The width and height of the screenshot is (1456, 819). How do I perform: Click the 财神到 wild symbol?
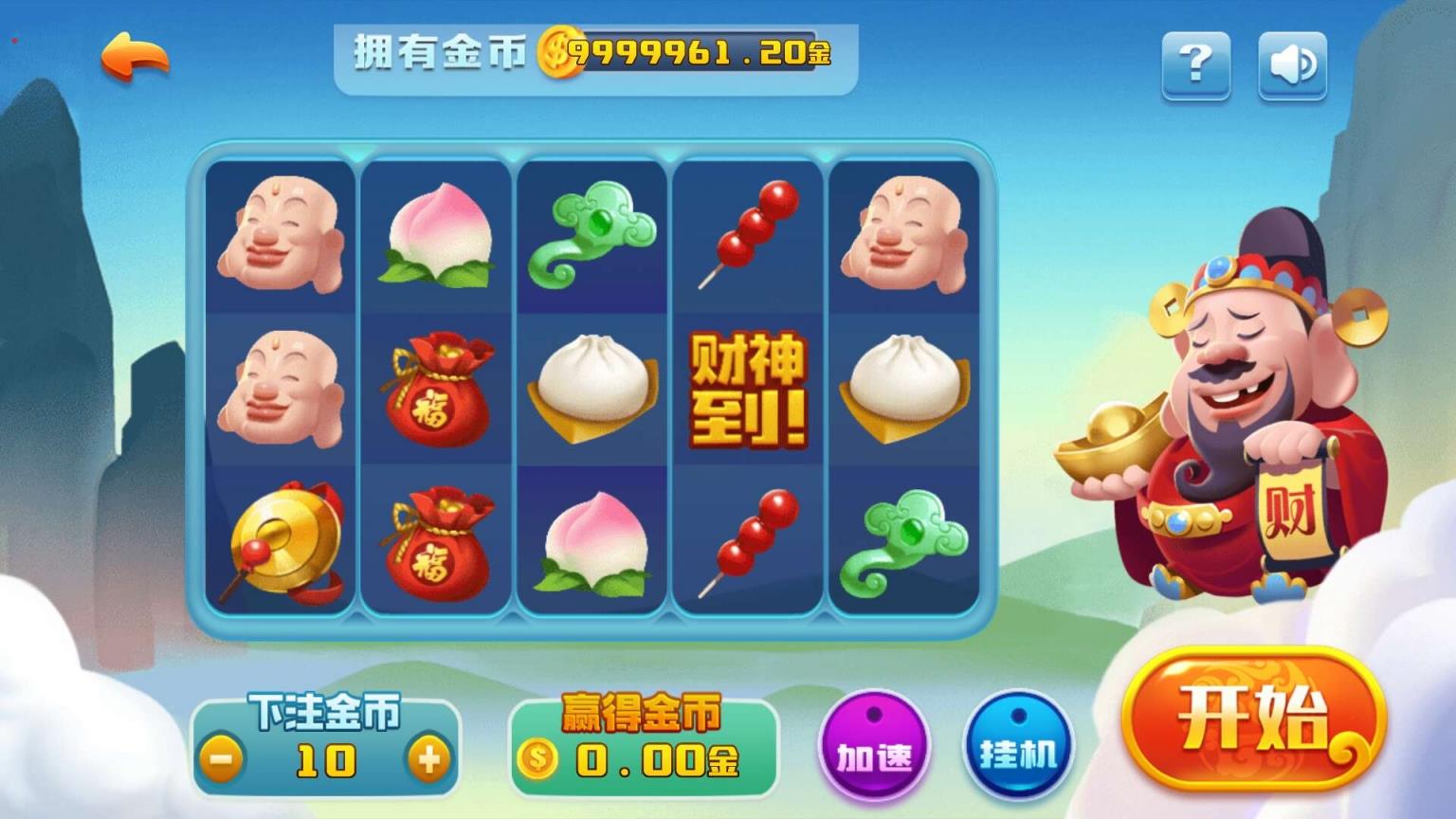(749, 391)
